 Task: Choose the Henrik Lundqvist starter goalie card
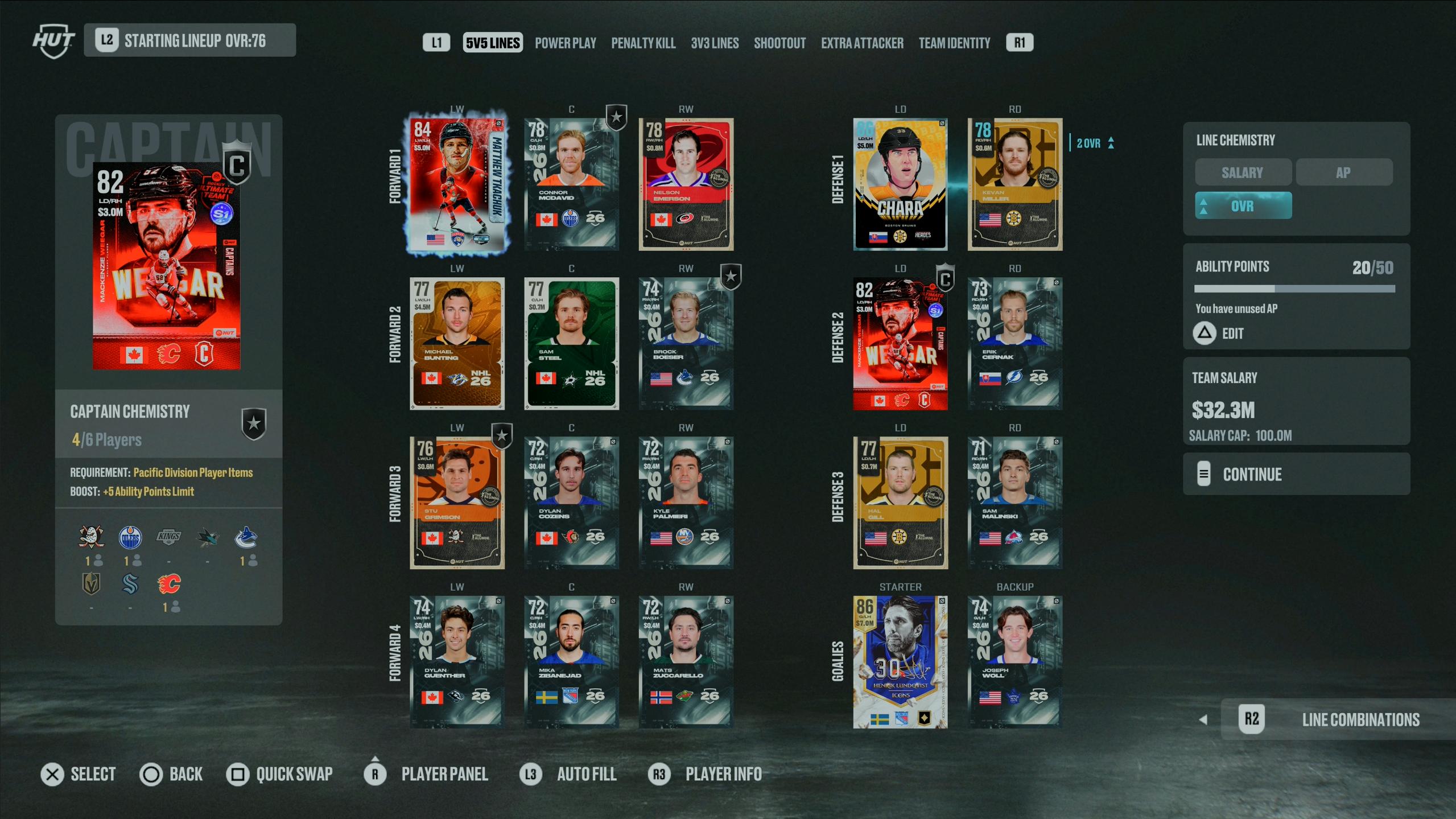(x=900, y=661)
